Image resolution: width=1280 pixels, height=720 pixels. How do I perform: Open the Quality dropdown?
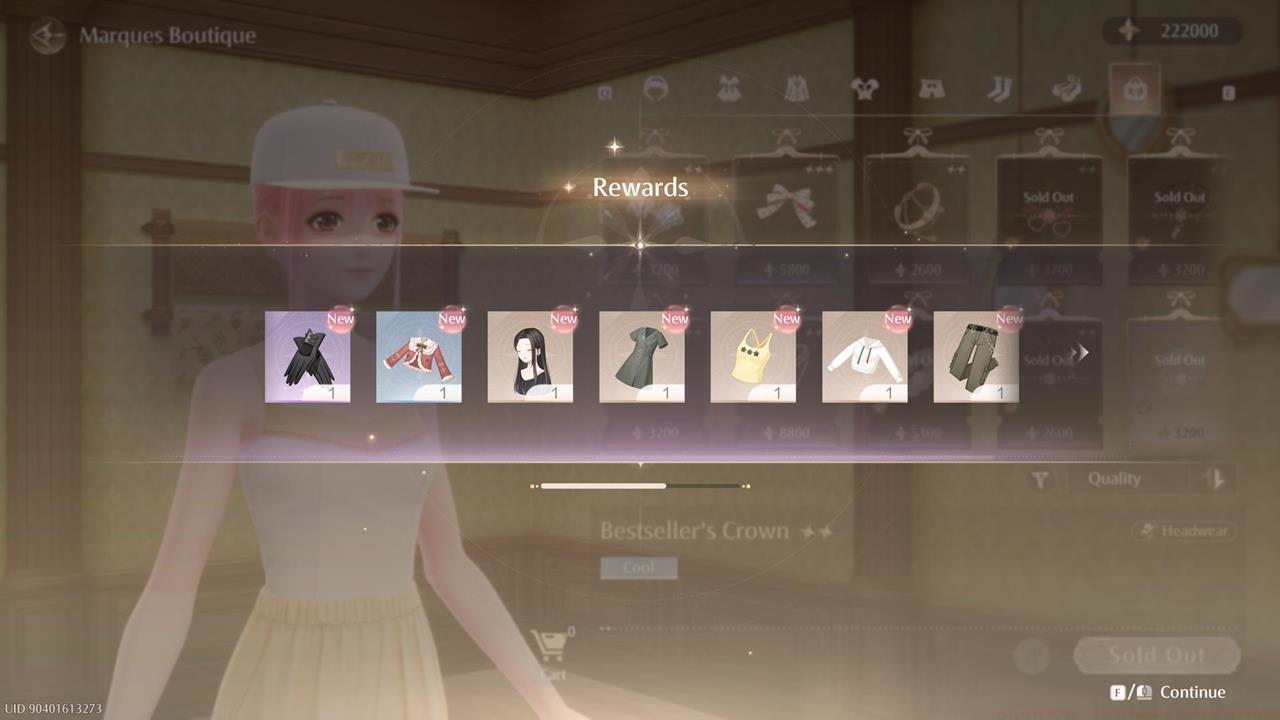[1128, 479]
